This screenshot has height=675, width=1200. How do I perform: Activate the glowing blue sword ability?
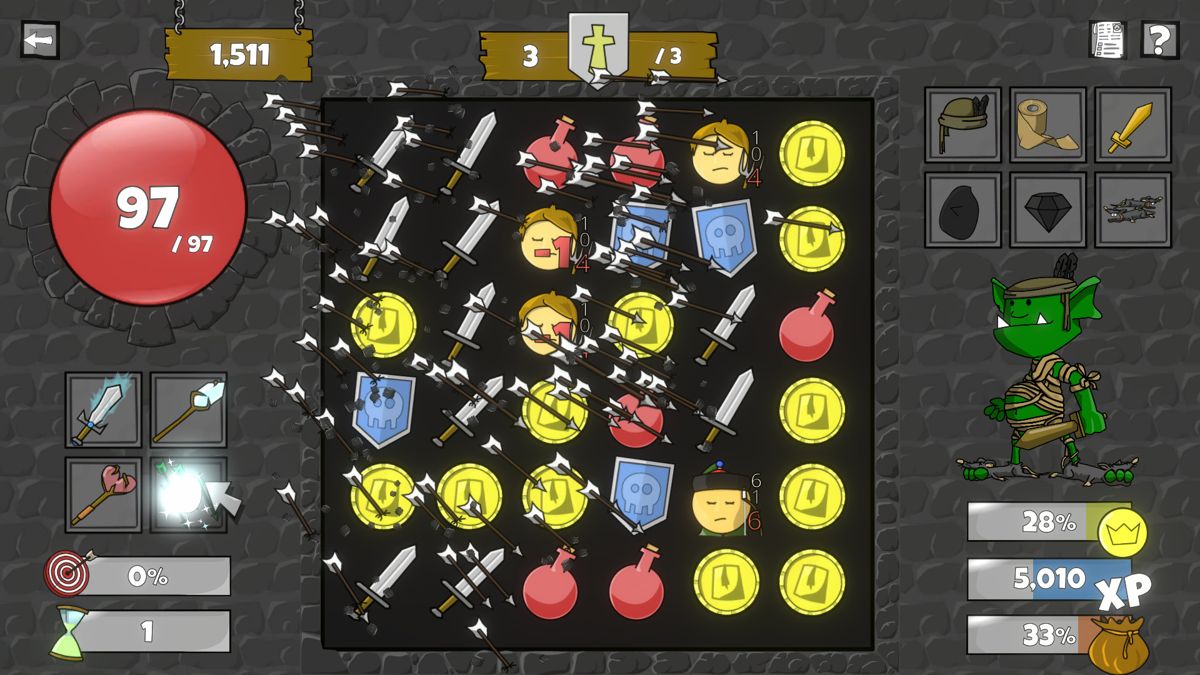(104, 410)
